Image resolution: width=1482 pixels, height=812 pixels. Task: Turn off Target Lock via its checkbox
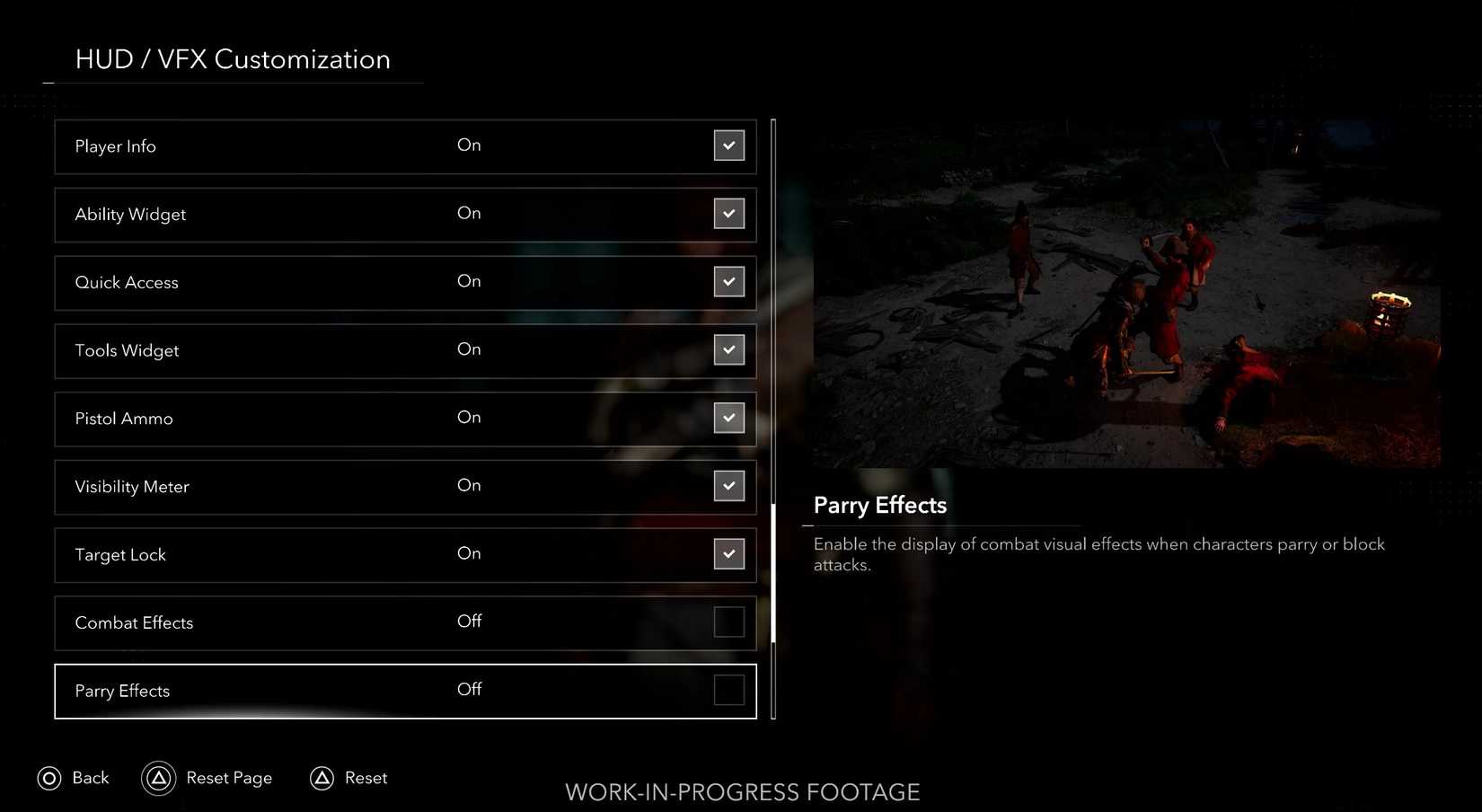(729, 554)
